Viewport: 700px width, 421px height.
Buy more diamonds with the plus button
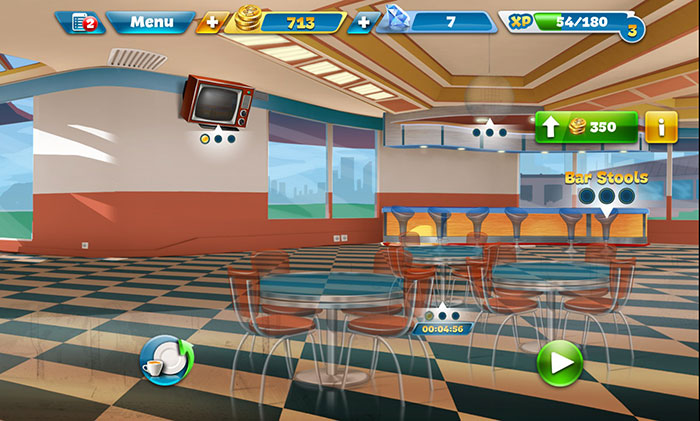click(360, 22)
